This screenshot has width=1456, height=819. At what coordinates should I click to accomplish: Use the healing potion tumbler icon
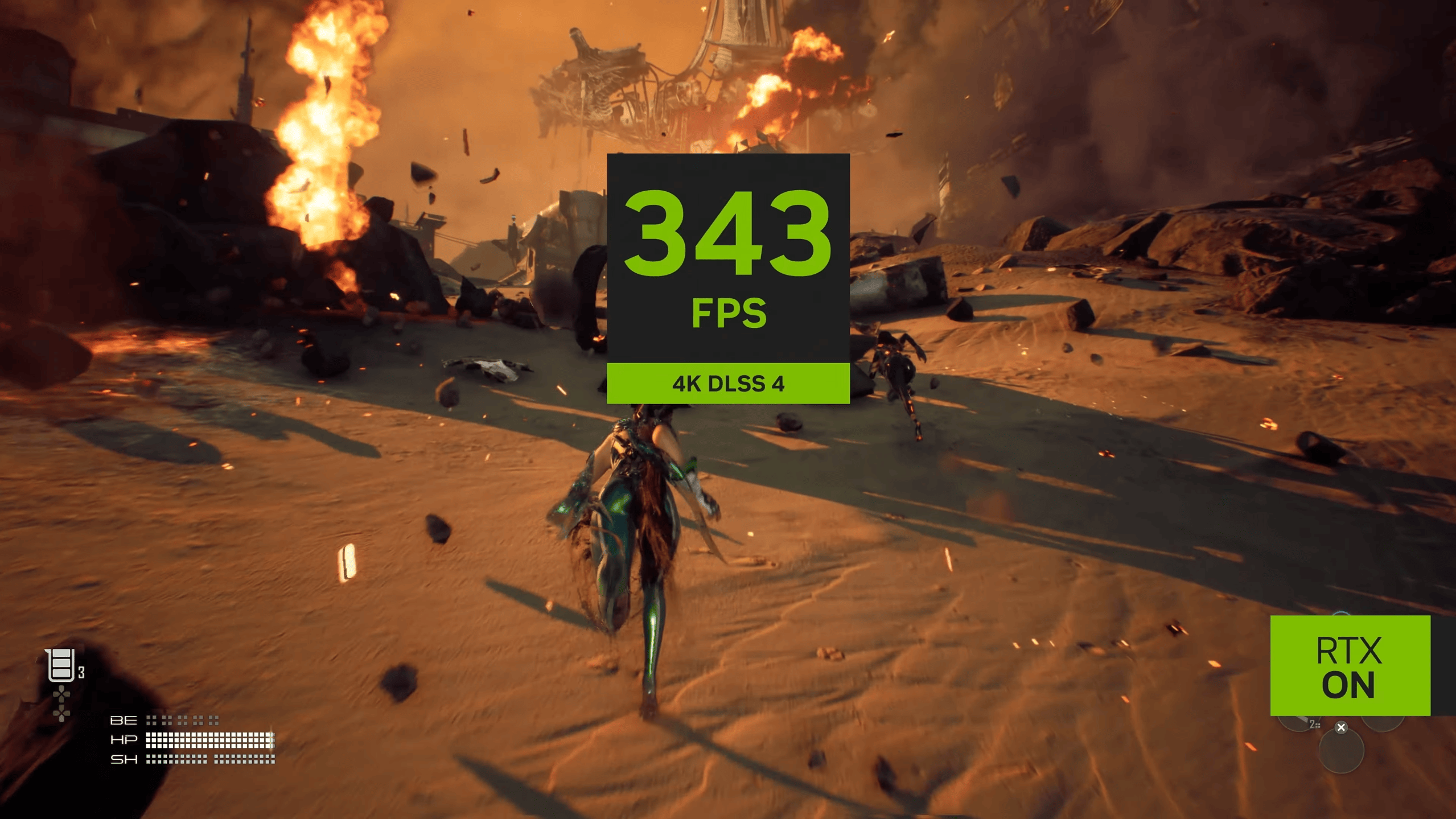coord(61,664)
